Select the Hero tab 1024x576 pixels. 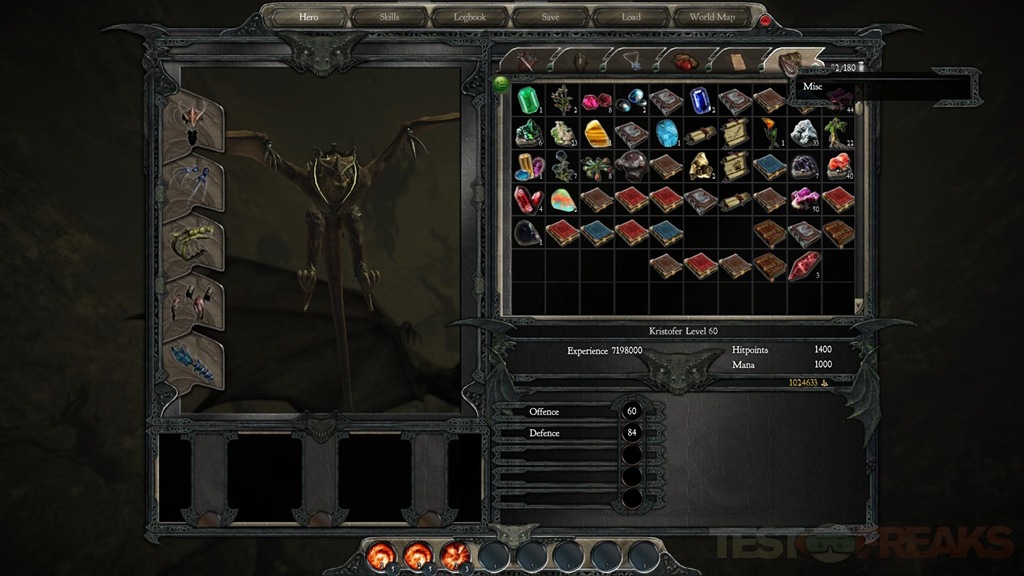click(x=310, y=17)
